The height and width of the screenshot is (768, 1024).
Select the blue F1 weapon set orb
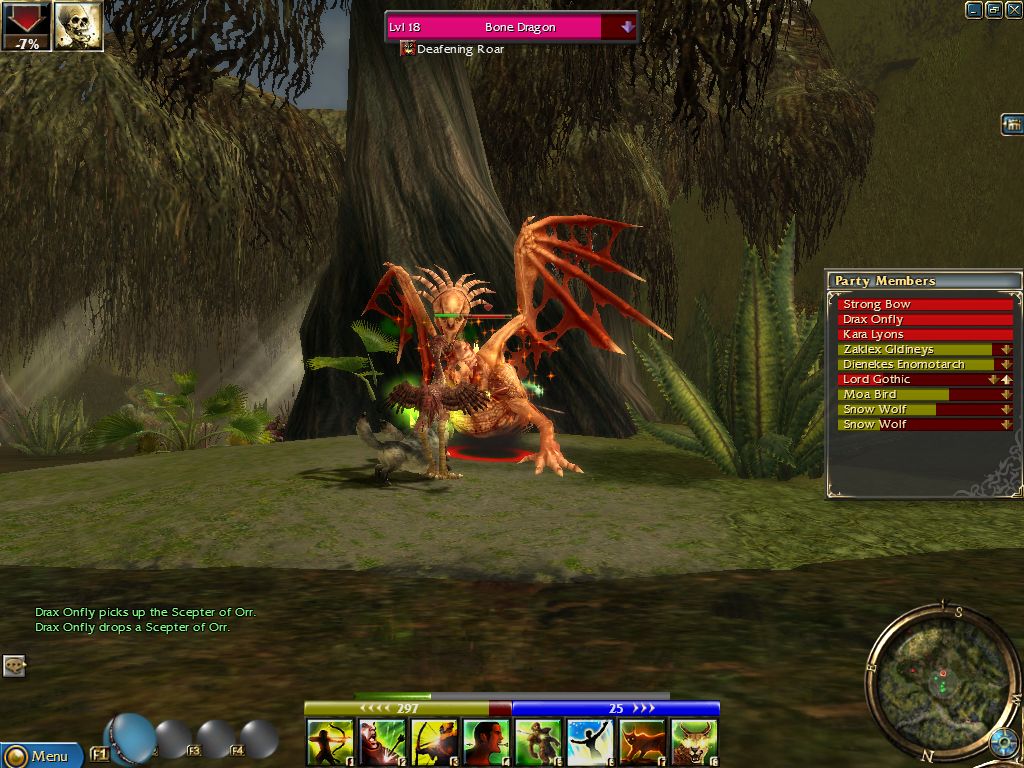131,738
